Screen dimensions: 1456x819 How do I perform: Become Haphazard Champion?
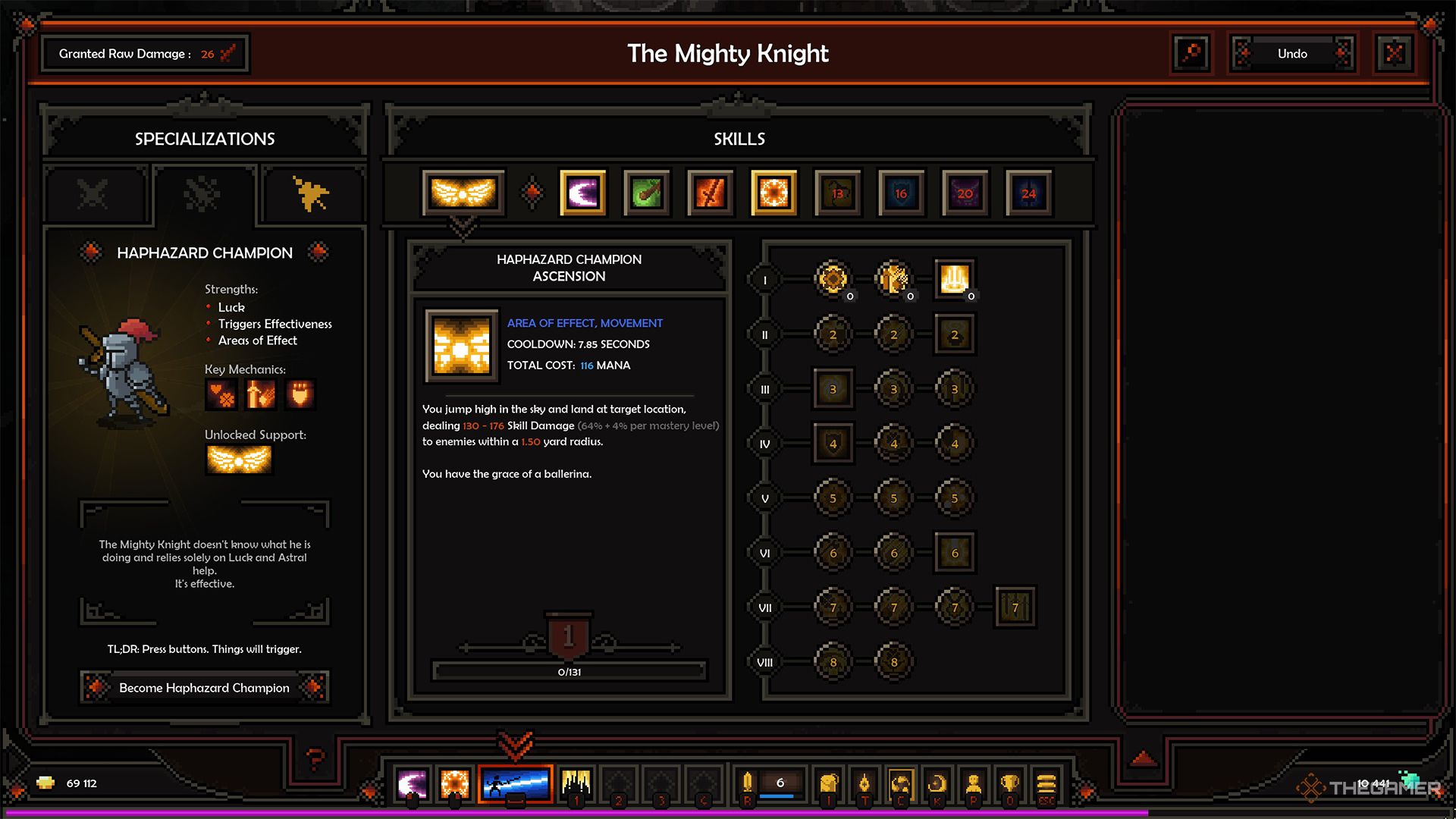[204, 688]
